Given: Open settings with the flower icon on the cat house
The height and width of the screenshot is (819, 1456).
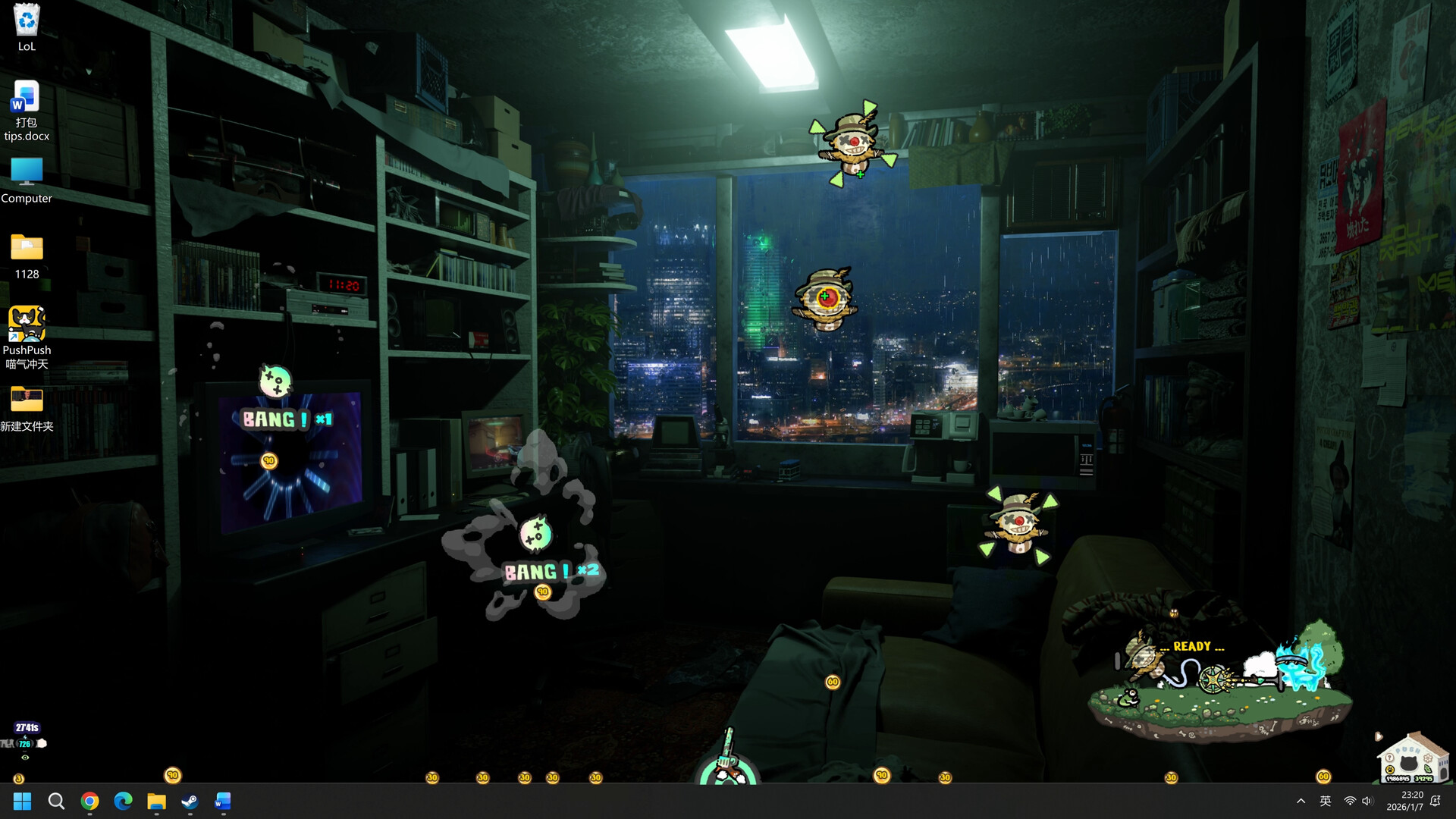Looking at the screenshot, I should tap(1428, 758).
